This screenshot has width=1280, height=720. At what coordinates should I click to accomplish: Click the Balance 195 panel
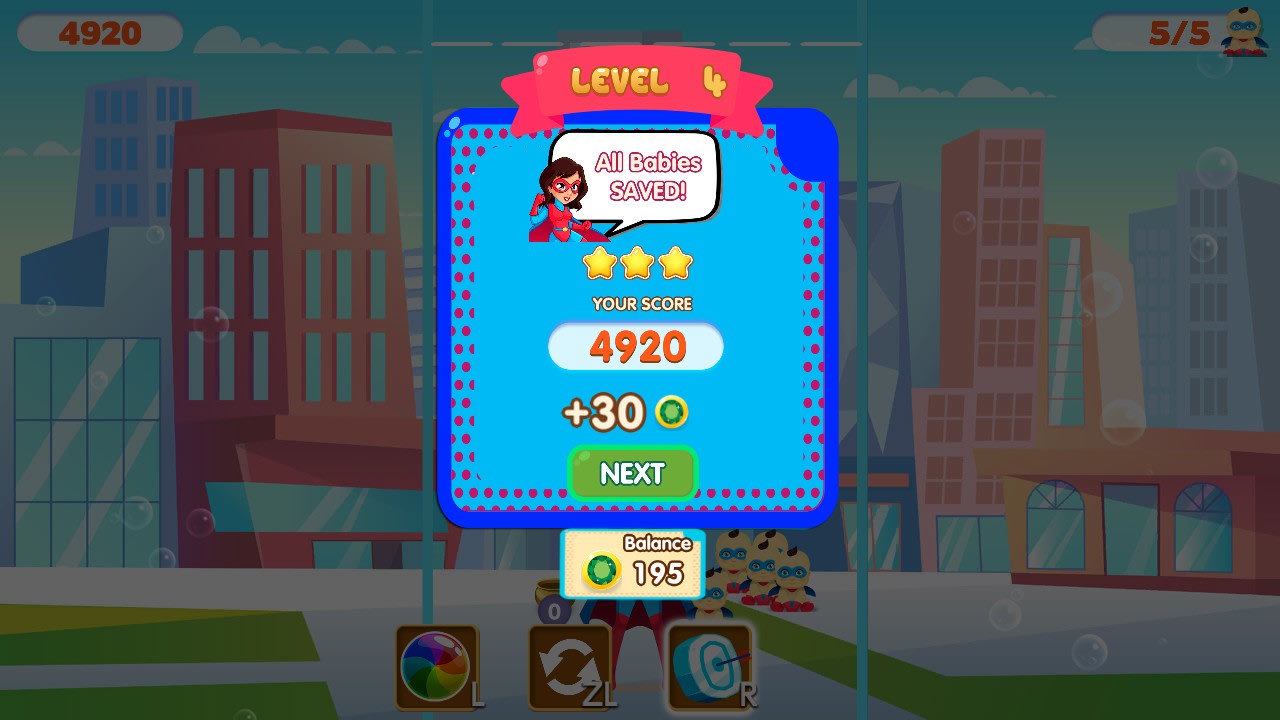(x=634, y=563)
